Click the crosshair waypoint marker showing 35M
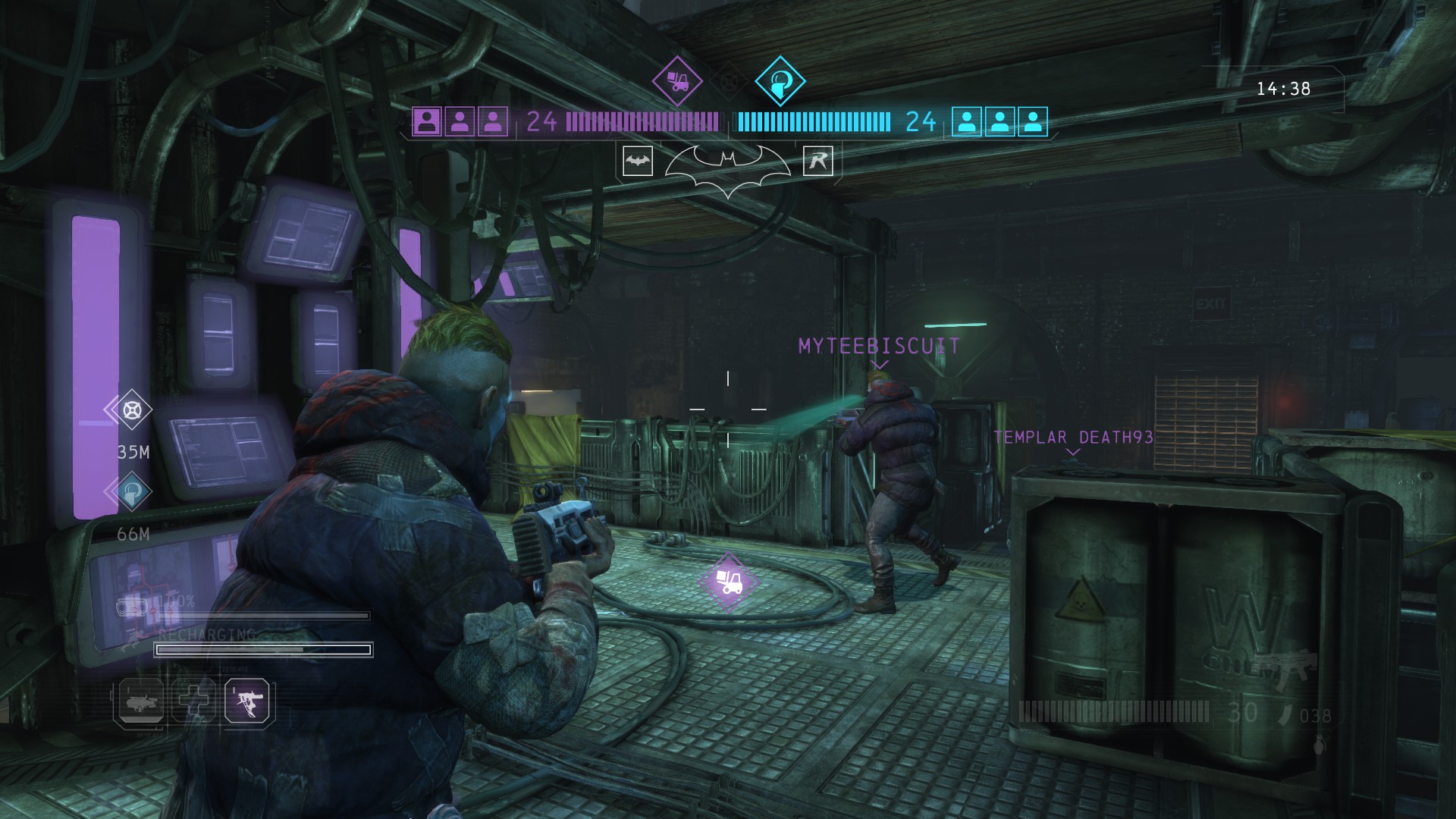 (132, 410)
